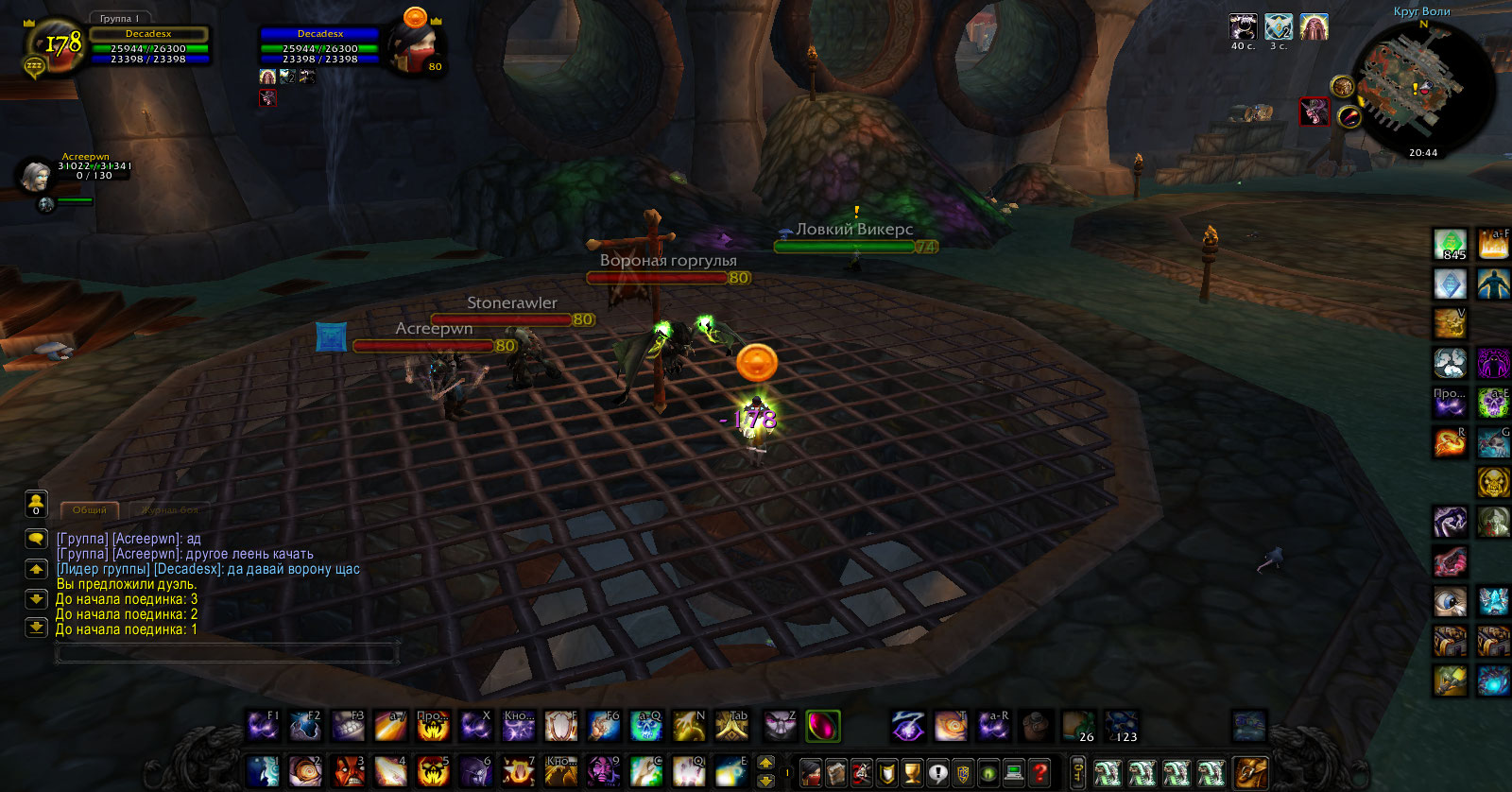Open the social friends button above chat

(36, 503)
